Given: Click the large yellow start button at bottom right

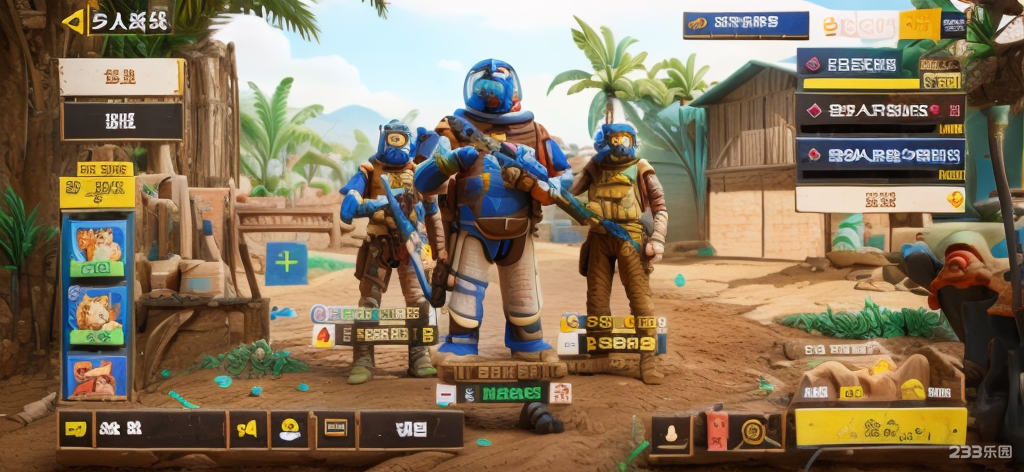Looking at the screenshot, I should tap(880, 426).
